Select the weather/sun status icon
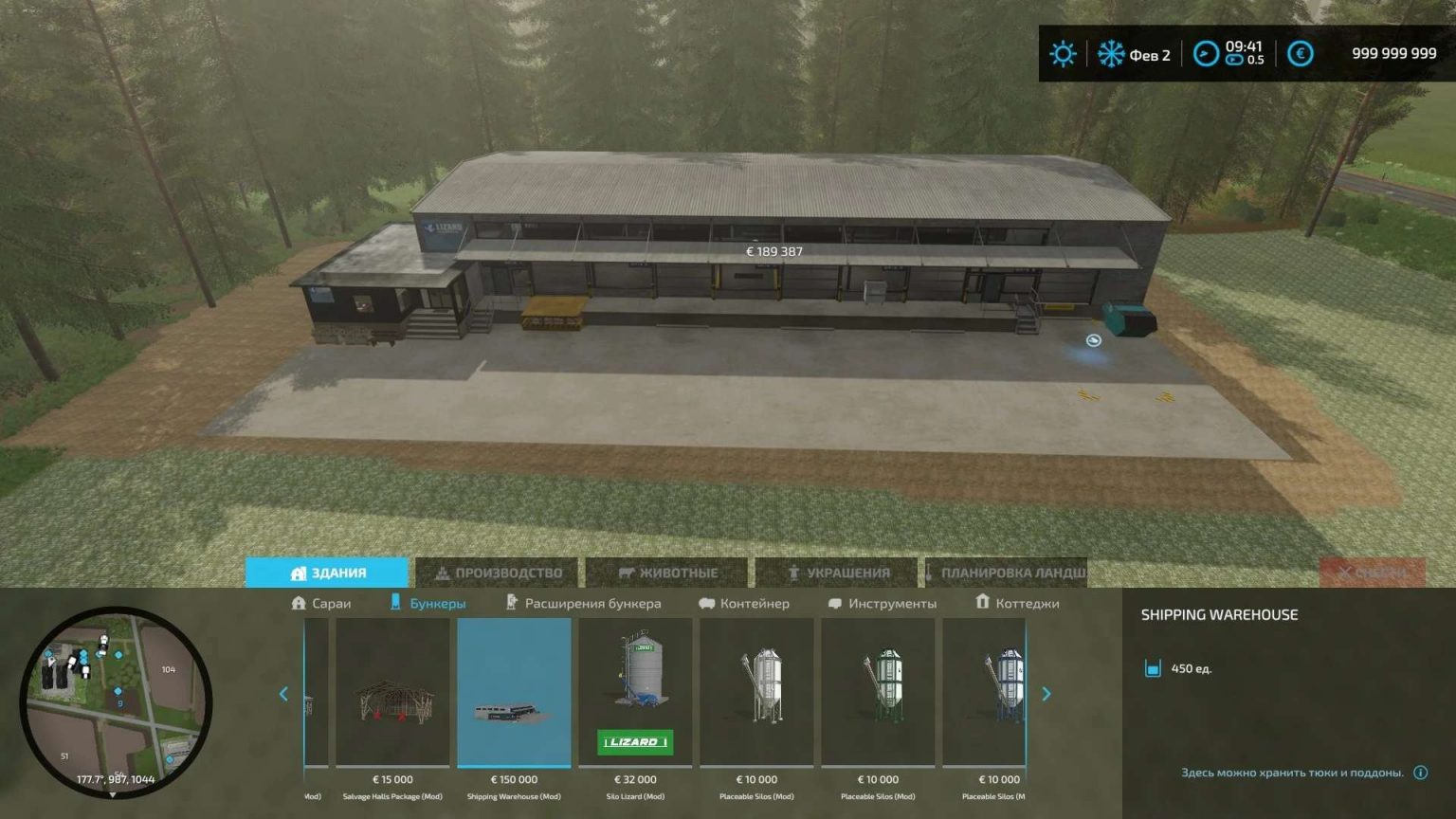This screenshot has width=1456, height=819. coord(1063,53)
